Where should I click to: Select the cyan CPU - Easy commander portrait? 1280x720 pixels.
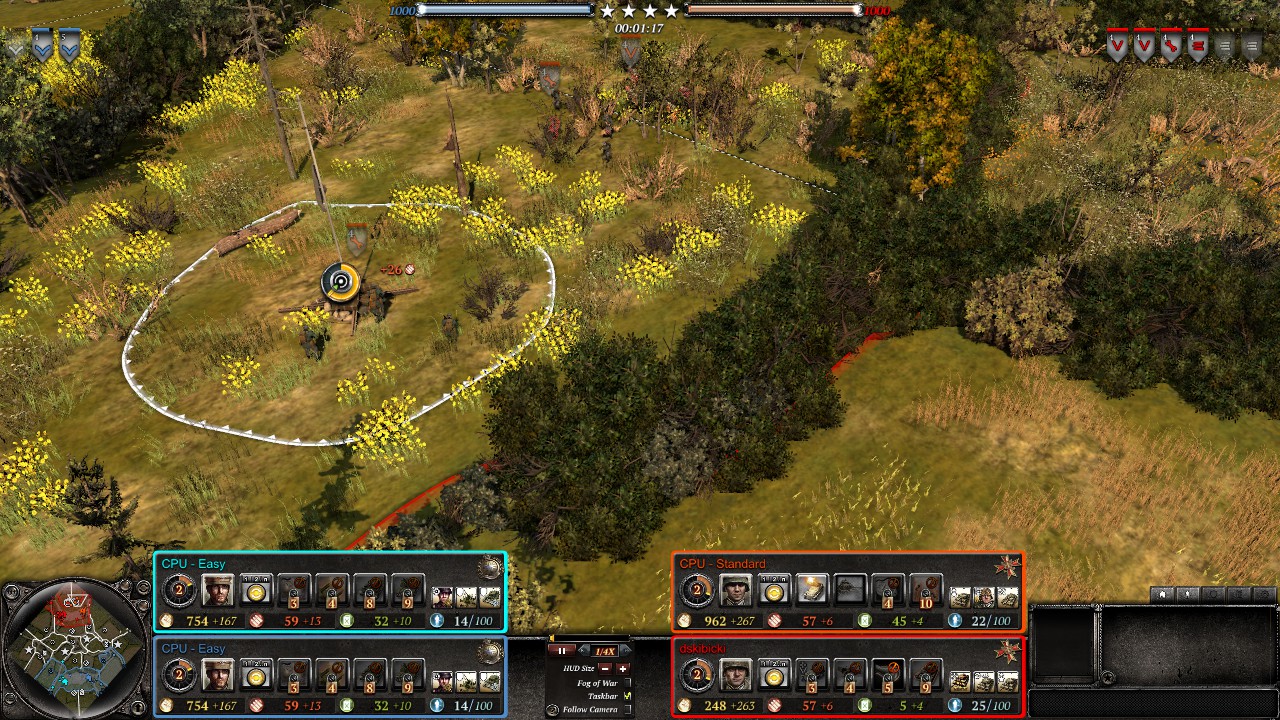217,591
